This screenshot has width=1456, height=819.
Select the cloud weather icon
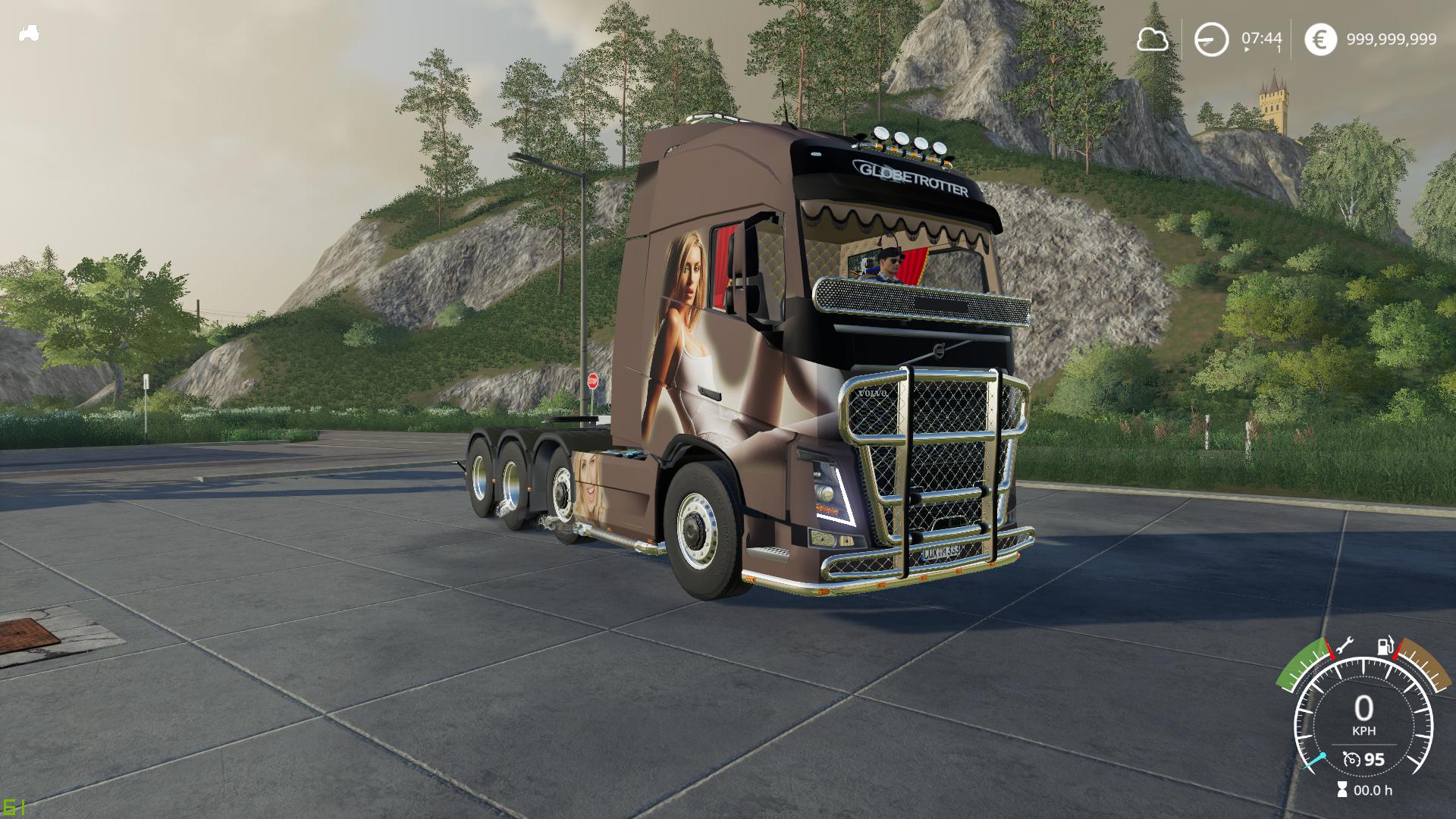tap(1152, 39)
